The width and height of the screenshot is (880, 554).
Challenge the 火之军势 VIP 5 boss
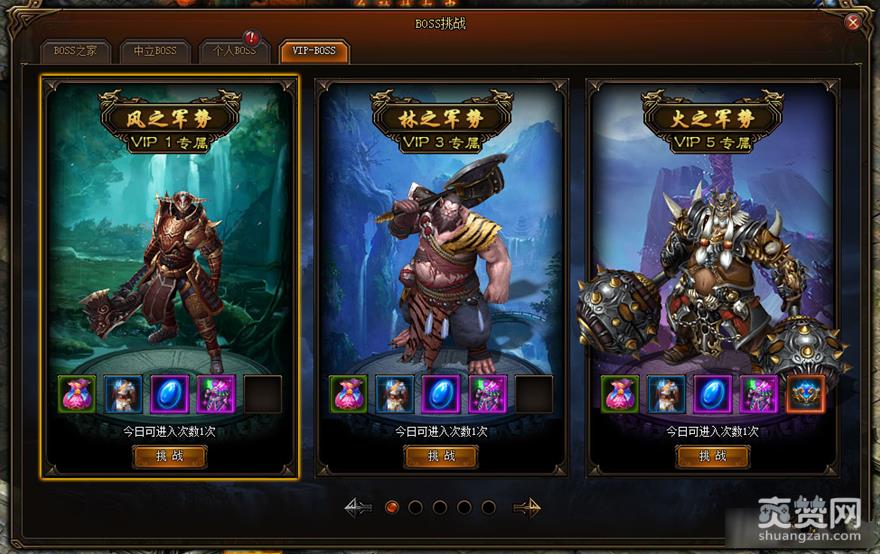(713, 456)
